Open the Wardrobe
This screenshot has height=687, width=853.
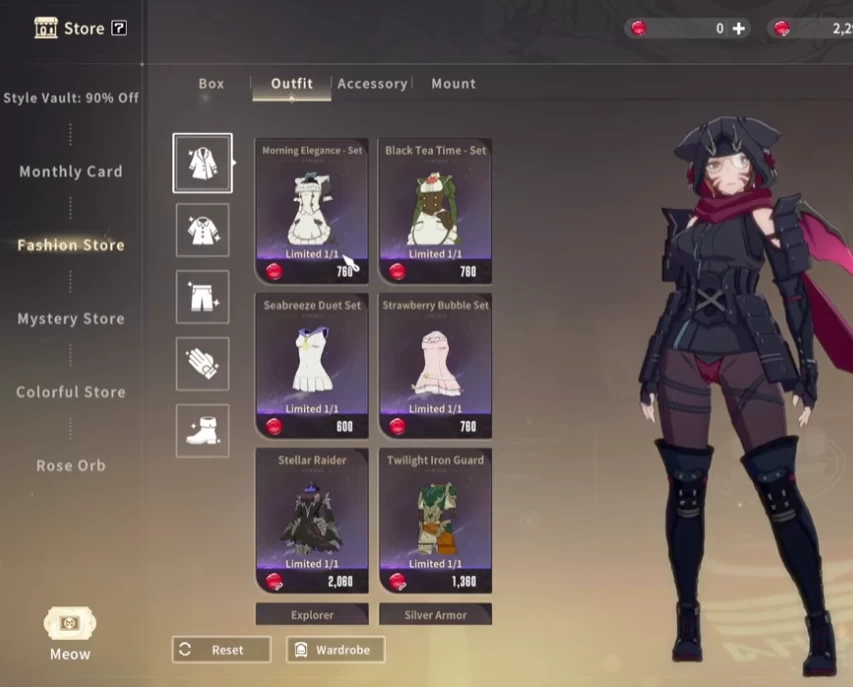[x=335, y=650]
